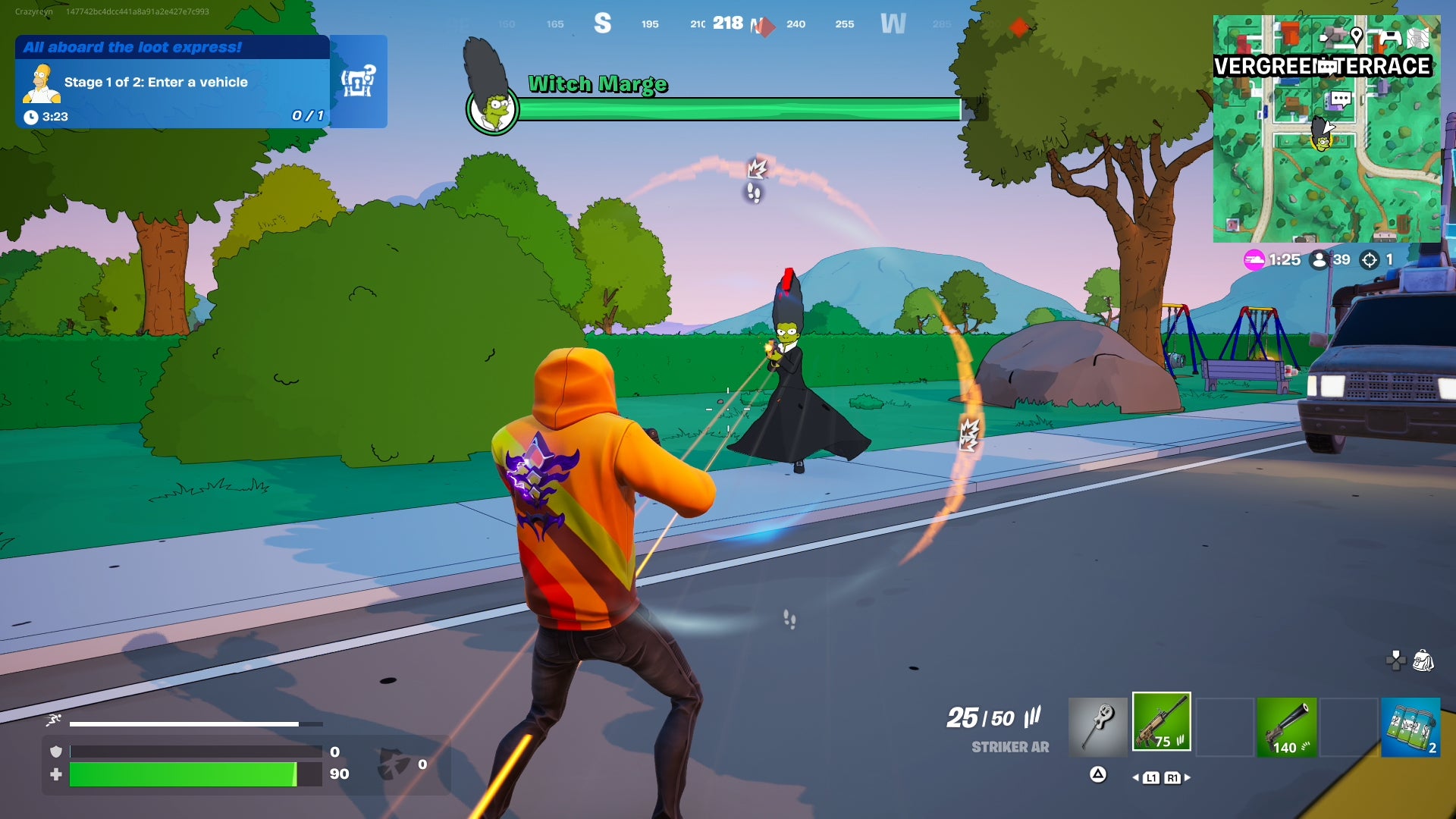Screen dimensions: 1456x819
Task: Click the Stage 1 of 2 objective text
Action: click(155, 81)
